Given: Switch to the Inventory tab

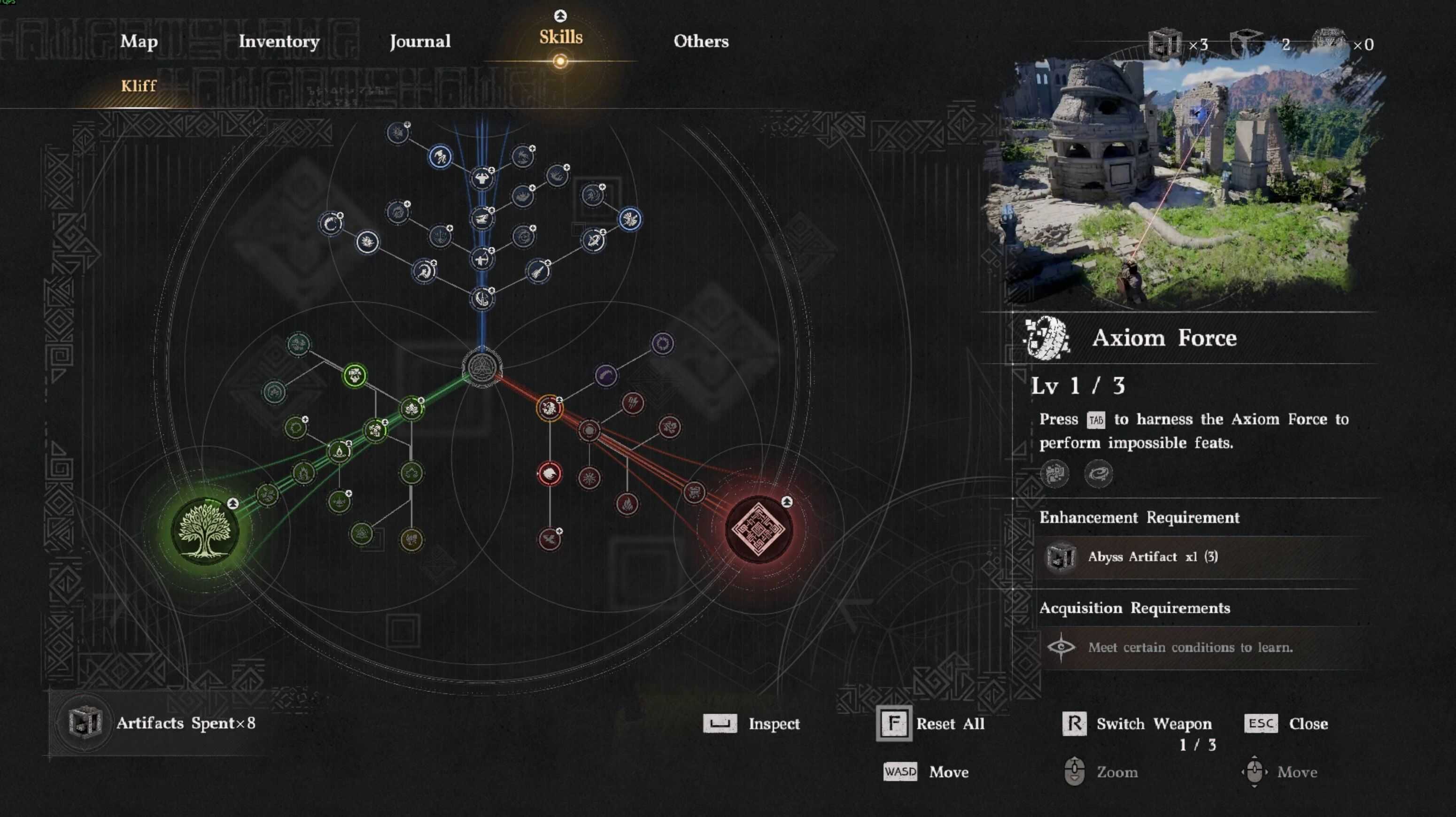Looking at the screenshot, I should [x=279, y=41].
